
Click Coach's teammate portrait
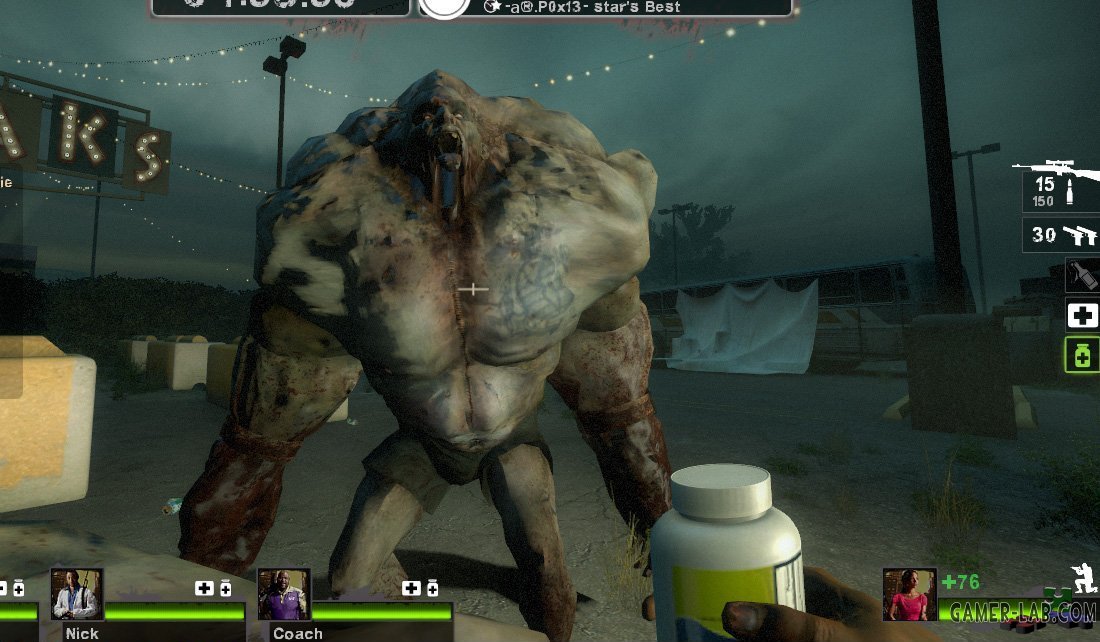284,595
